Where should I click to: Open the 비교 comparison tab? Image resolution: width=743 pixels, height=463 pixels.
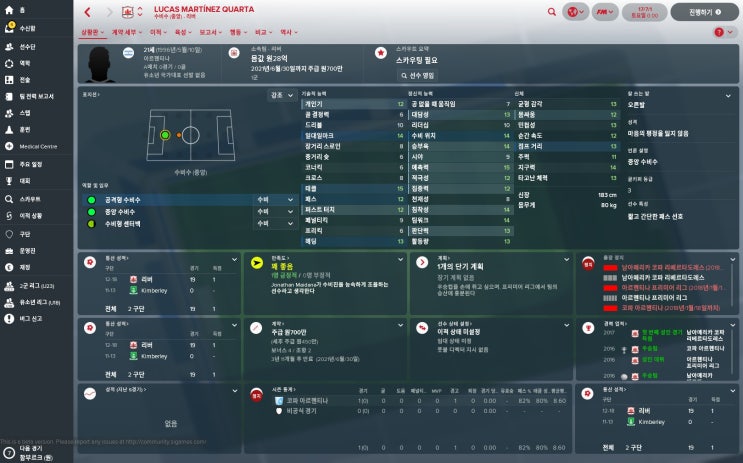click(x=262, y=32)
